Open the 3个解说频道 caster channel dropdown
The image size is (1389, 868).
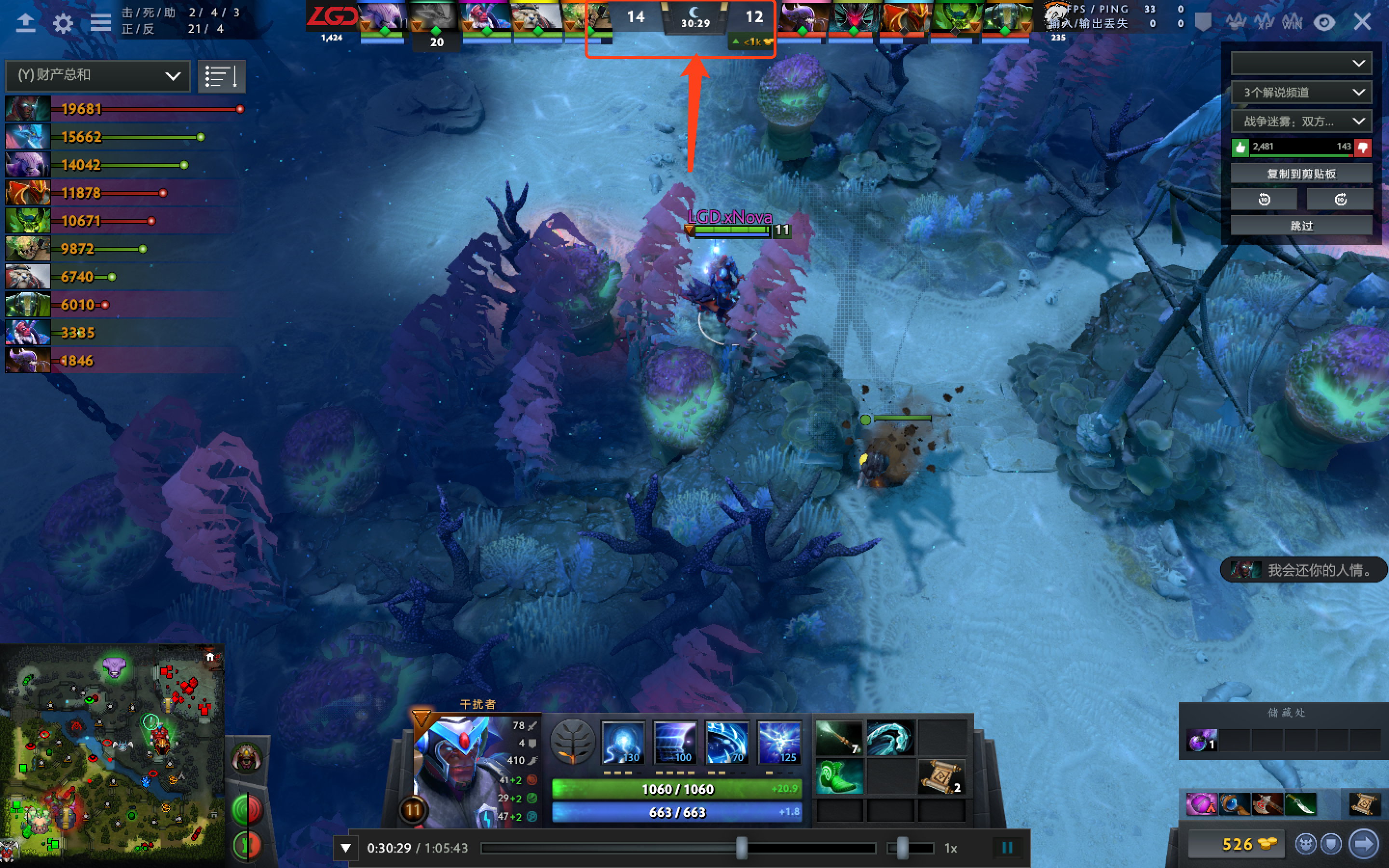1301,92
